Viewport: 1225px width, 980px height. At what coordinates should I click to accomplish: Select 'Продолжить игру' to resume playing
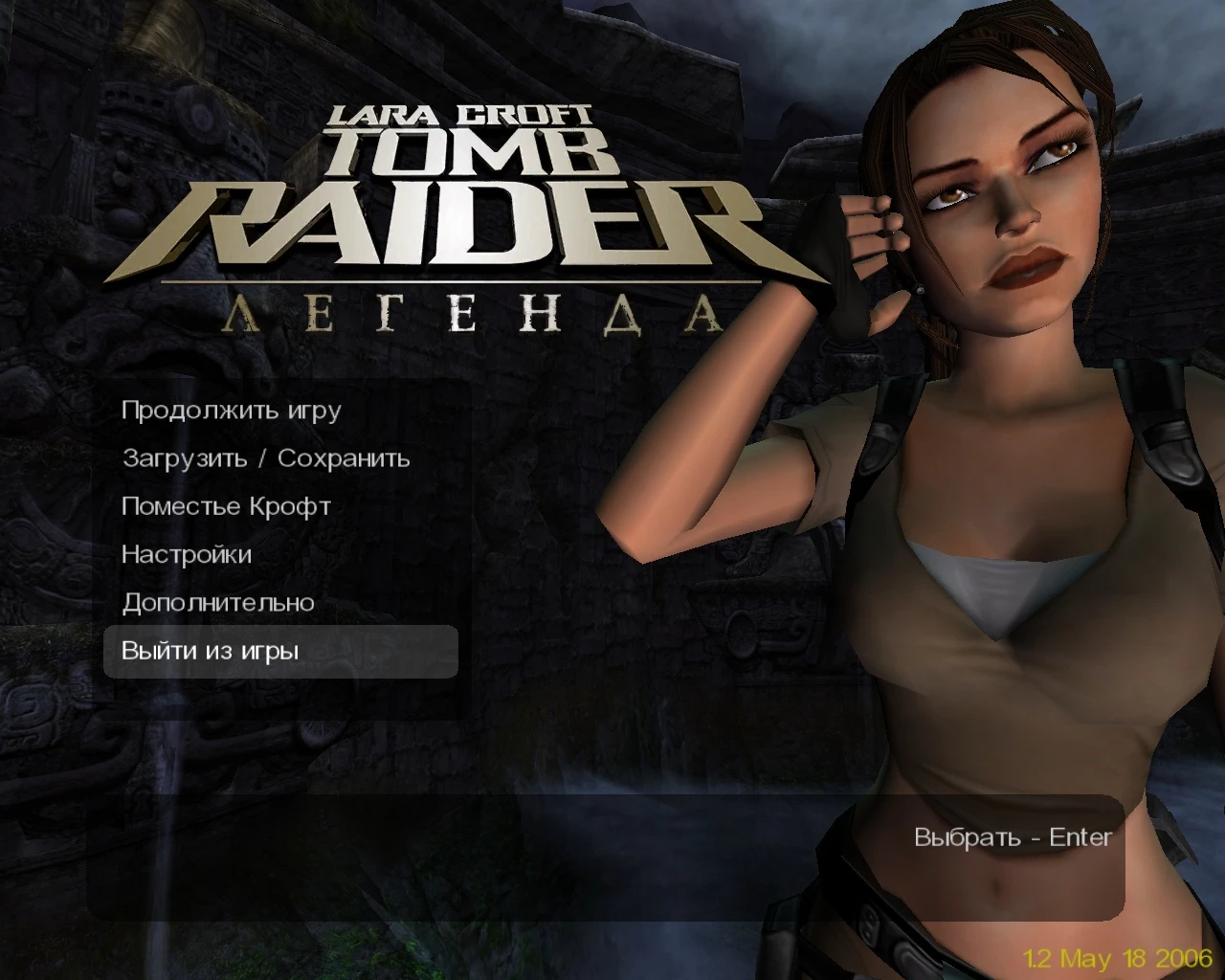[x=230, y=412]
